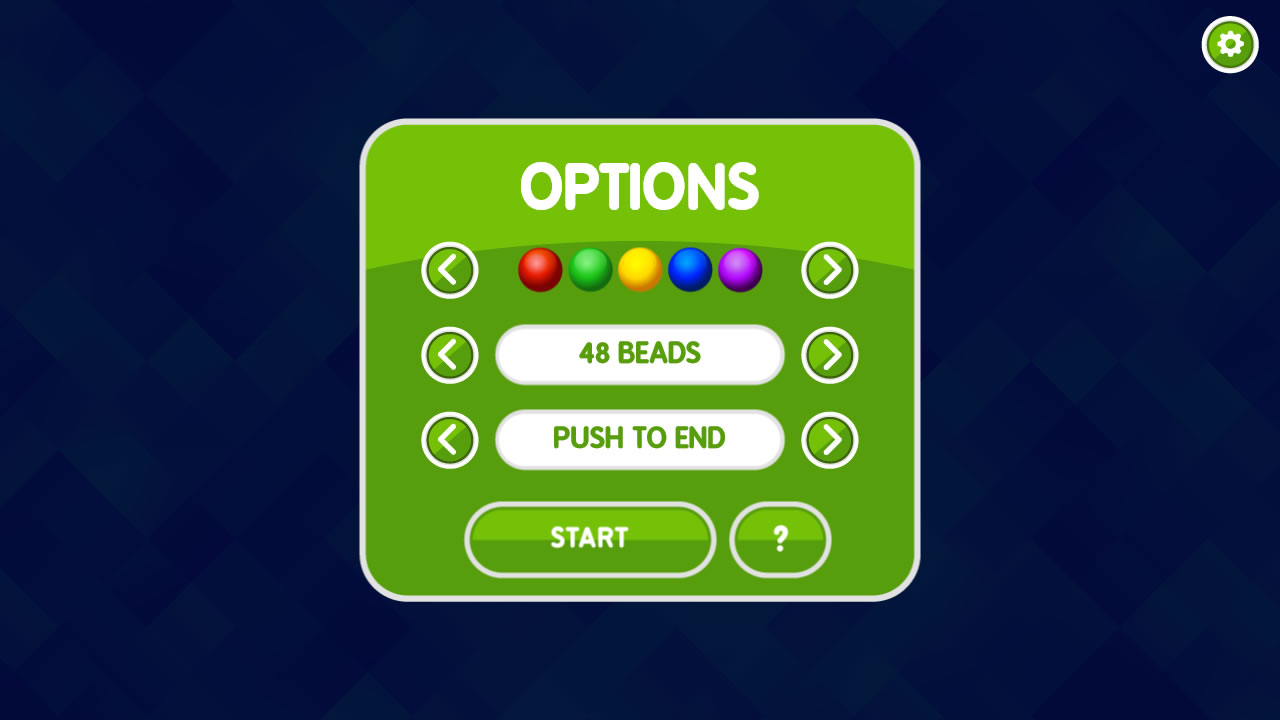This screenshot has height=720, width=1280.
Task: Click the OPTIONS title text
Action: 640,187
